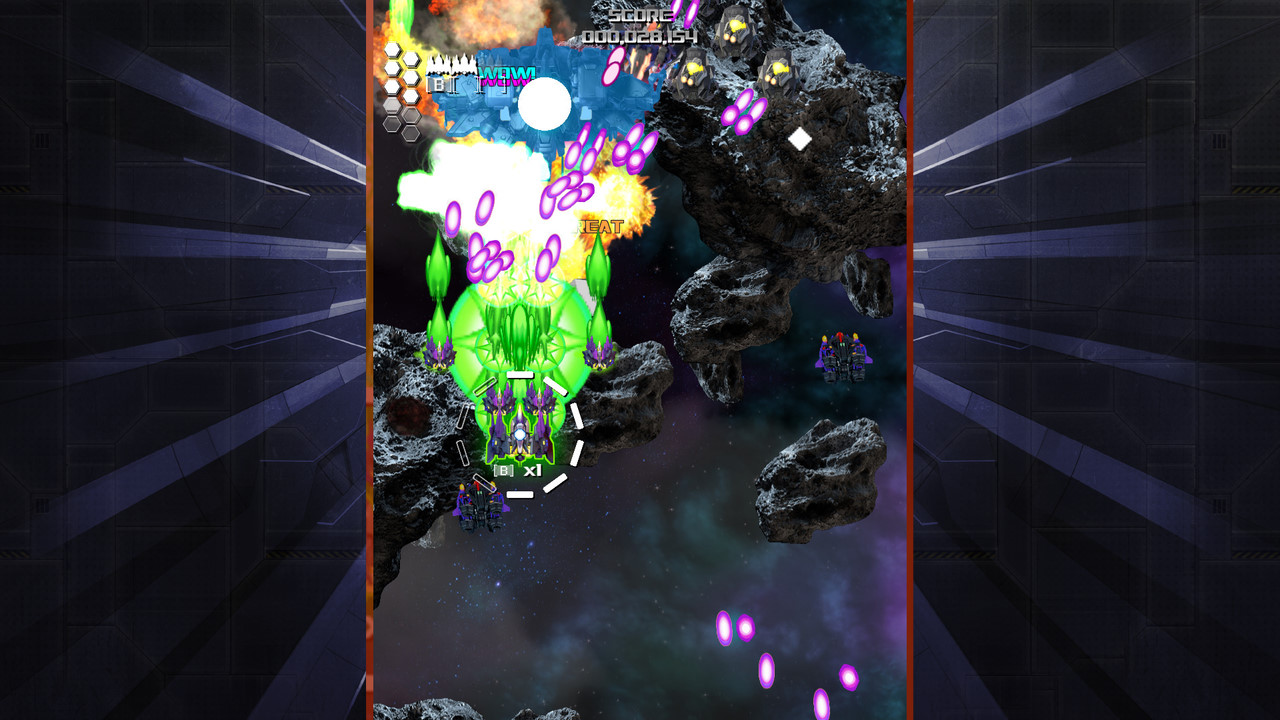Image resolution: width=1280 pixels, height=720 pixels.
Task: Click the second hexagon in the left column
Action: [392, 70]
